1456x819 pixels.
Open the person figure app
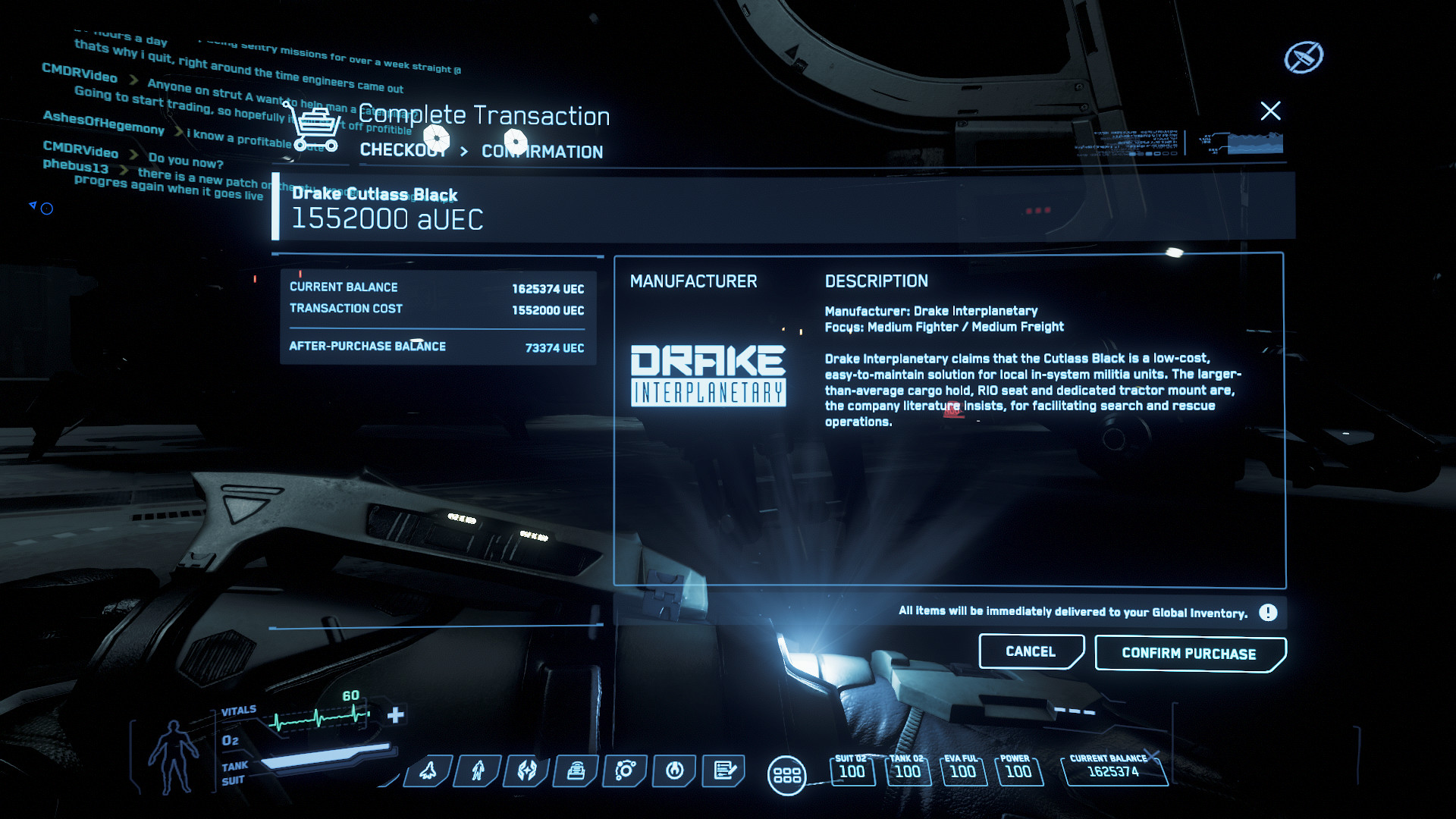point(478,771)
